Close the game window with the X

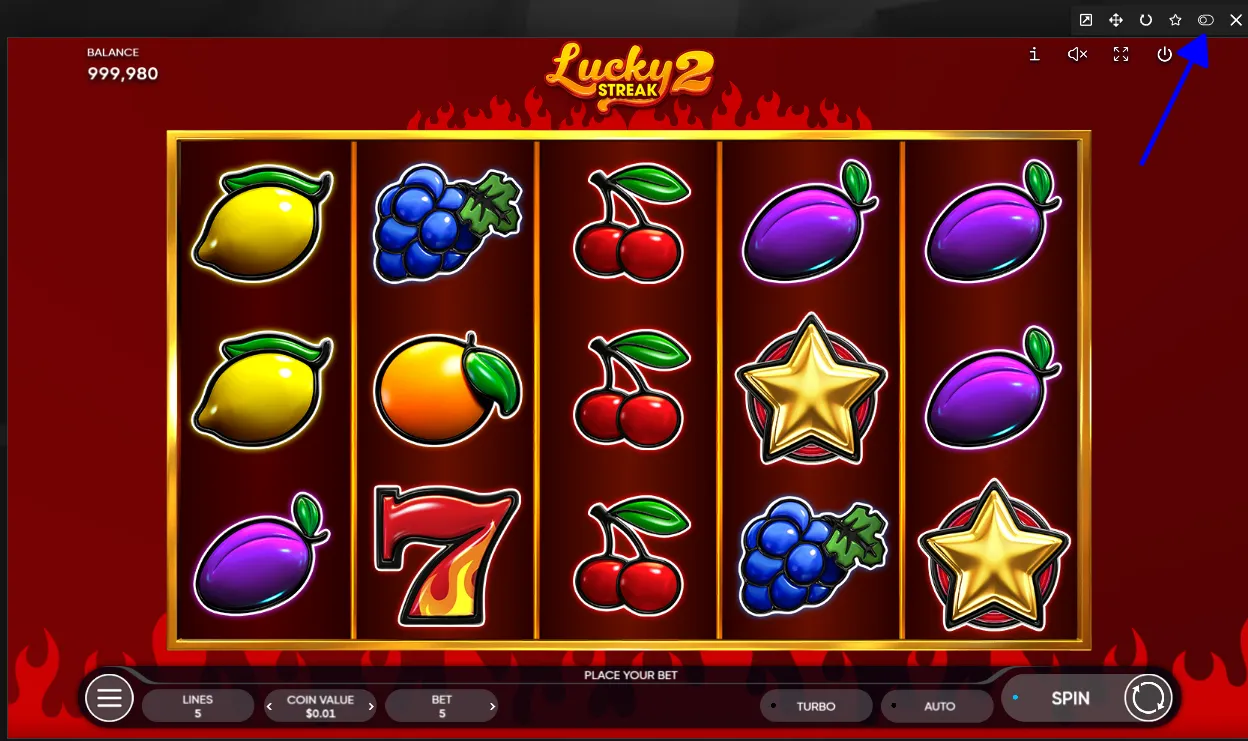(1235, 20)
